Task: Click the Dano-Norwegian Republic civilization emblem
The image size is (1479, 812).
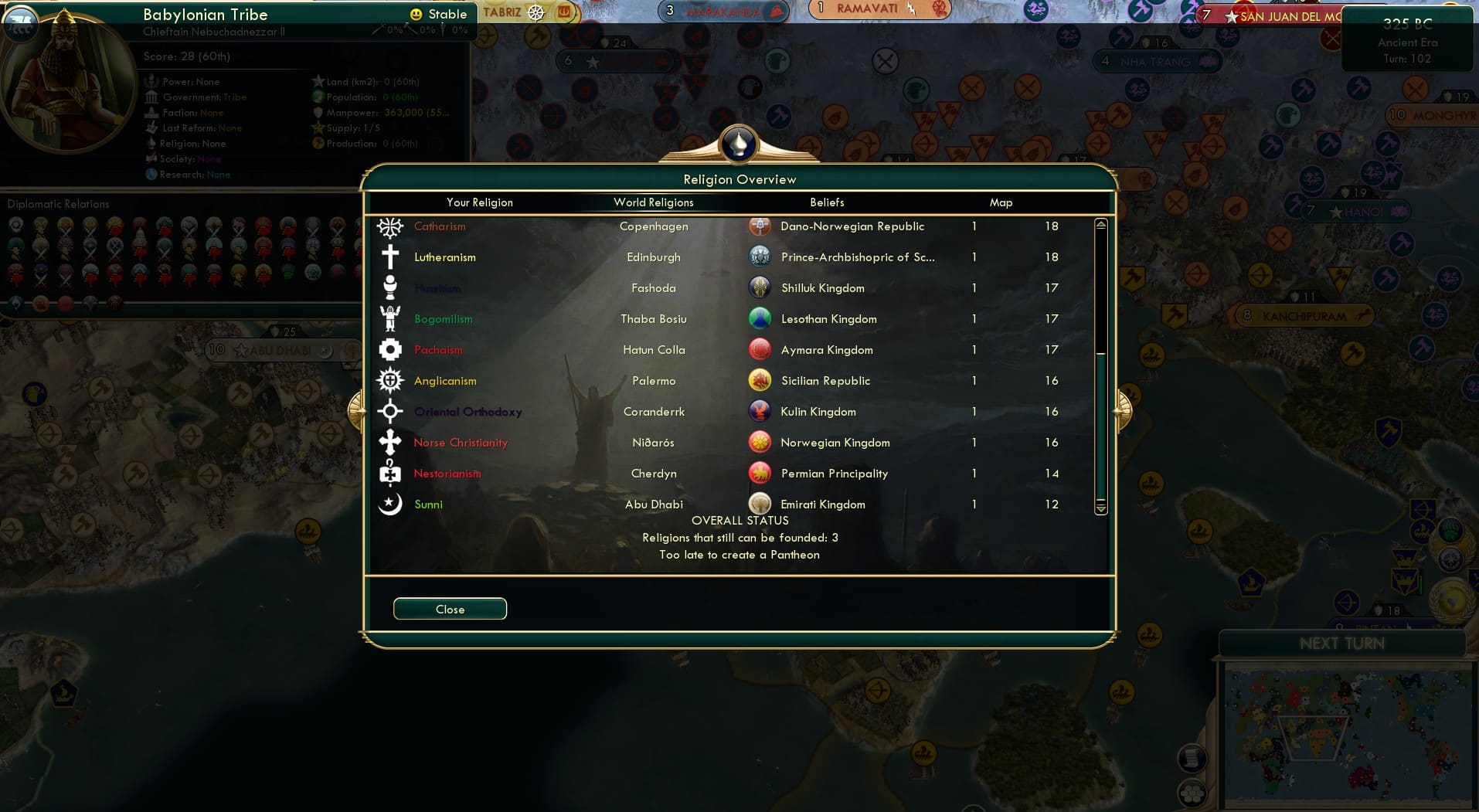Action: point(760,226)
